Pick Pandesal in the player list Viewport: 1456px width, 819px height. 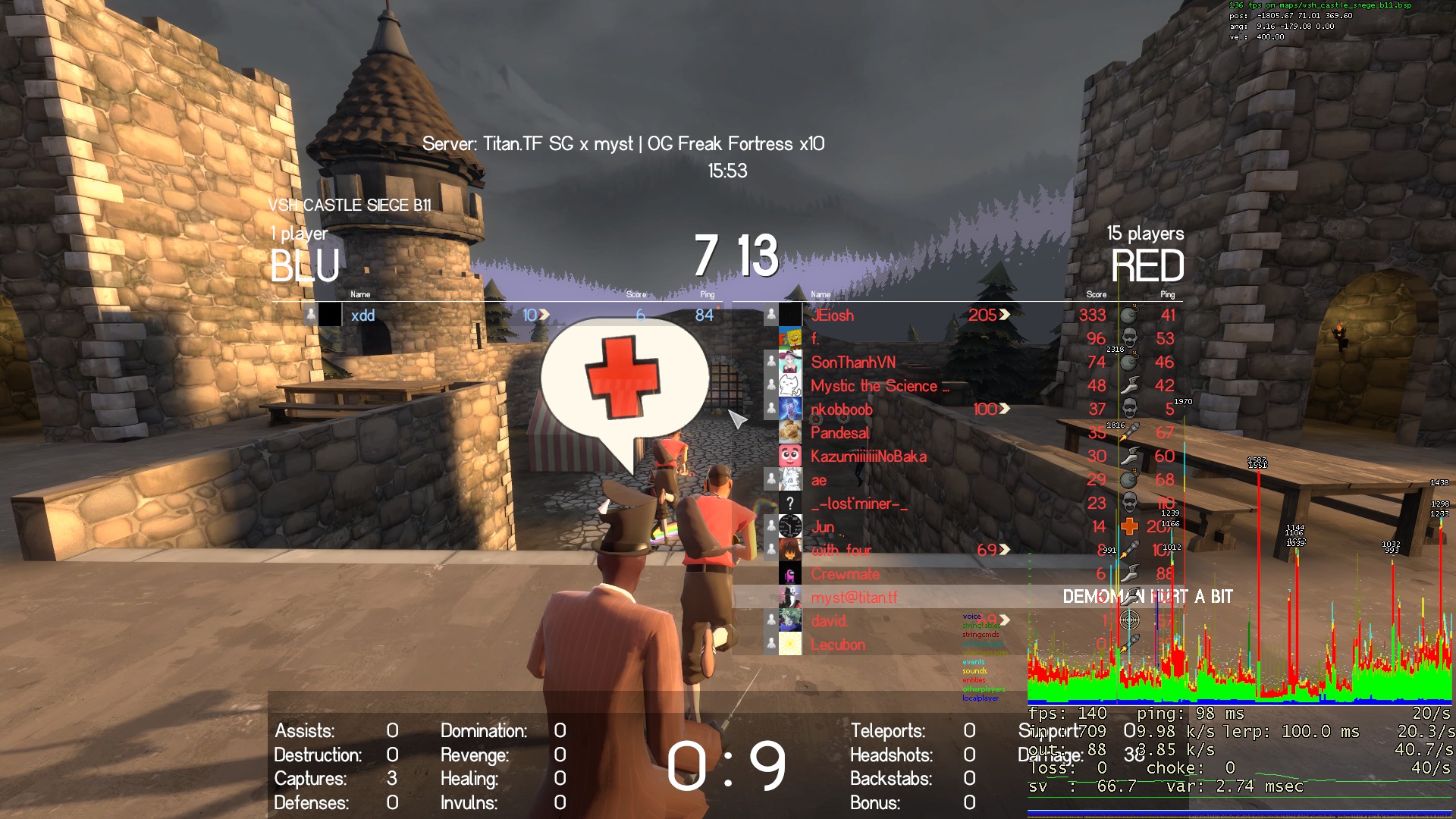tap(839, 433)
